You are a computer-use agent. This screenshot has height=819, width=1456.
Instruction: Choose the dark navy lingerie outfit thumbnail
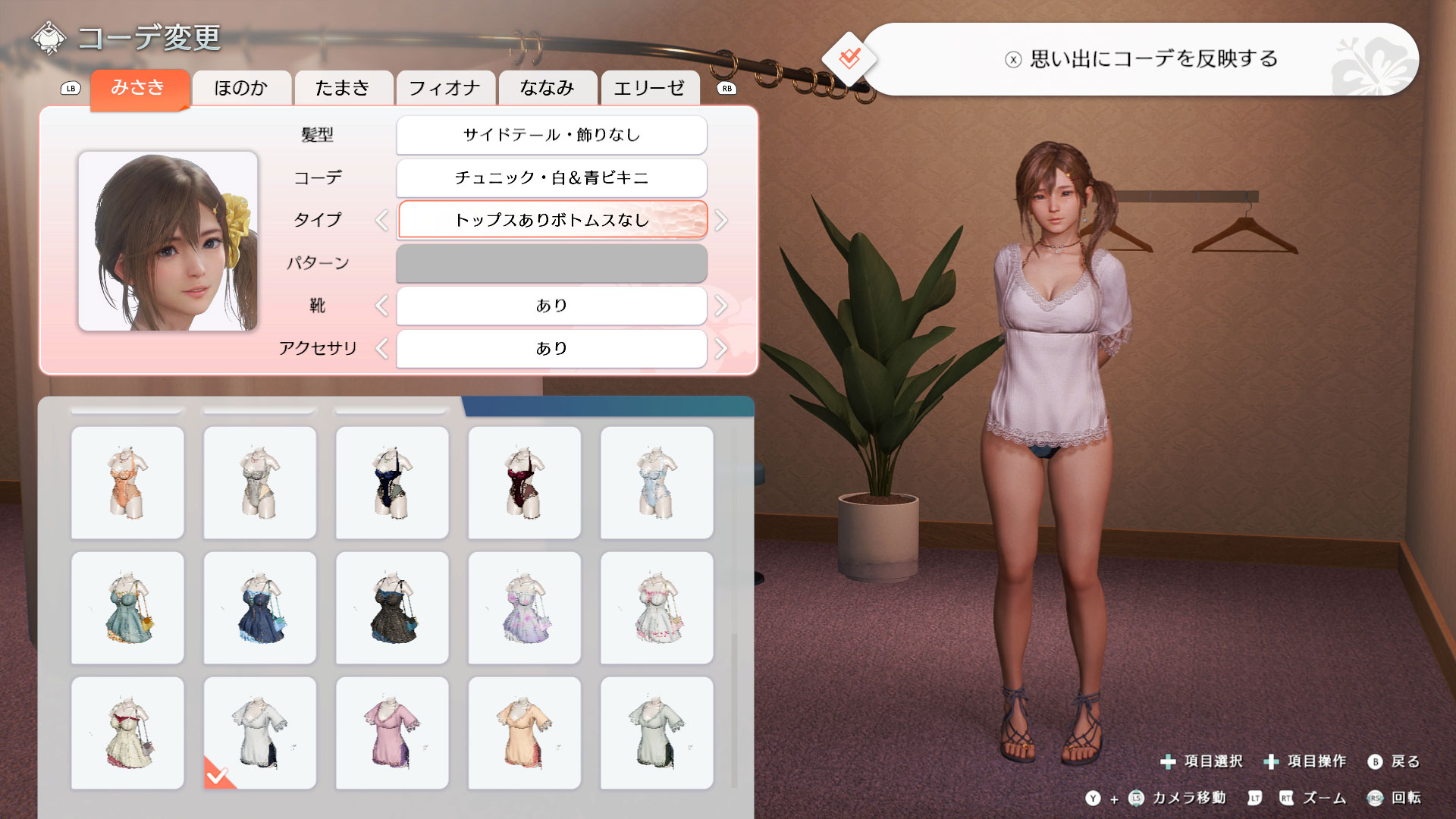tap(392, 483)
